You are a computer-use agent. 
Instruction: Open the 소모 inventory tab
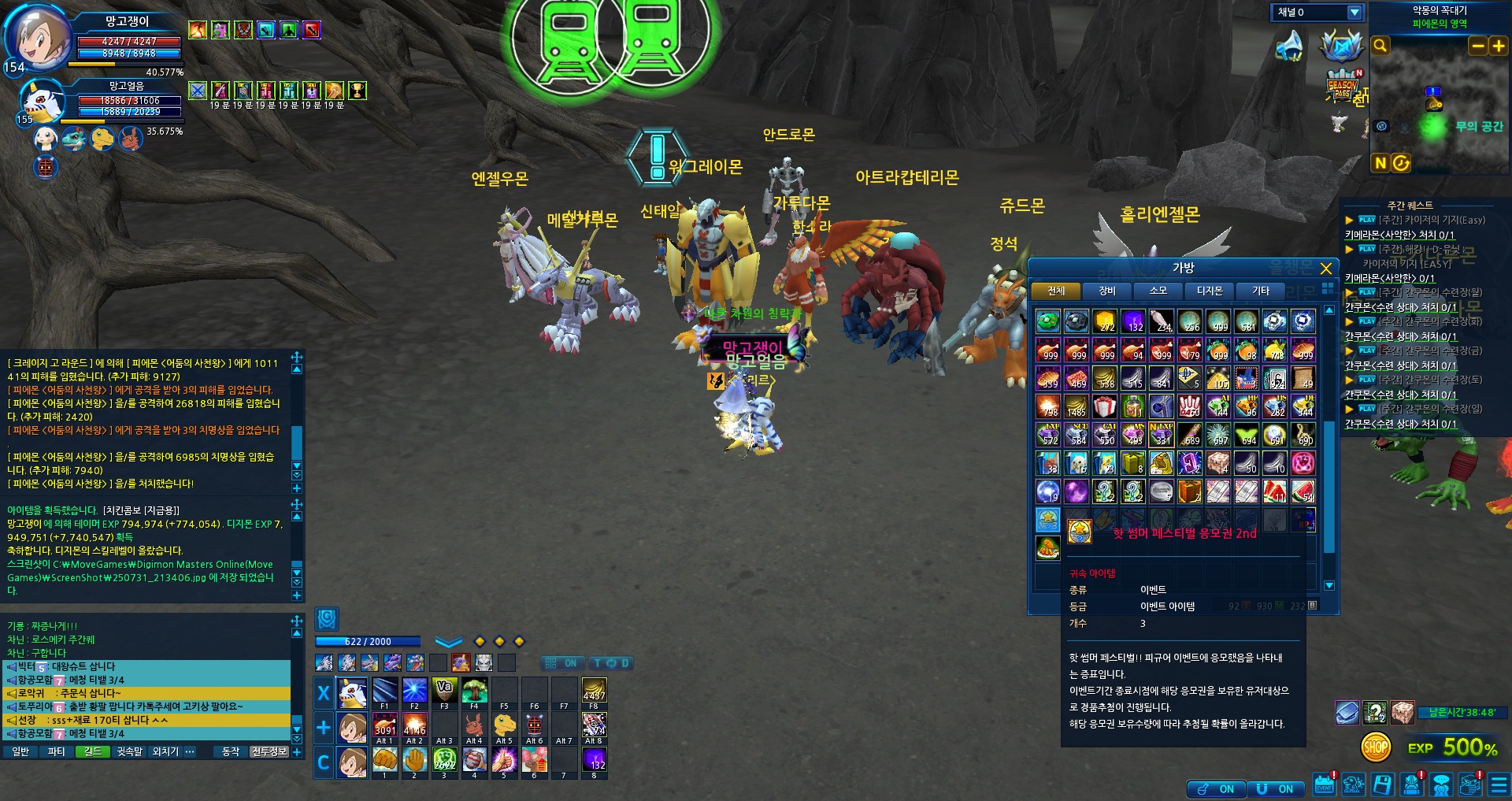coord(1158,291)
